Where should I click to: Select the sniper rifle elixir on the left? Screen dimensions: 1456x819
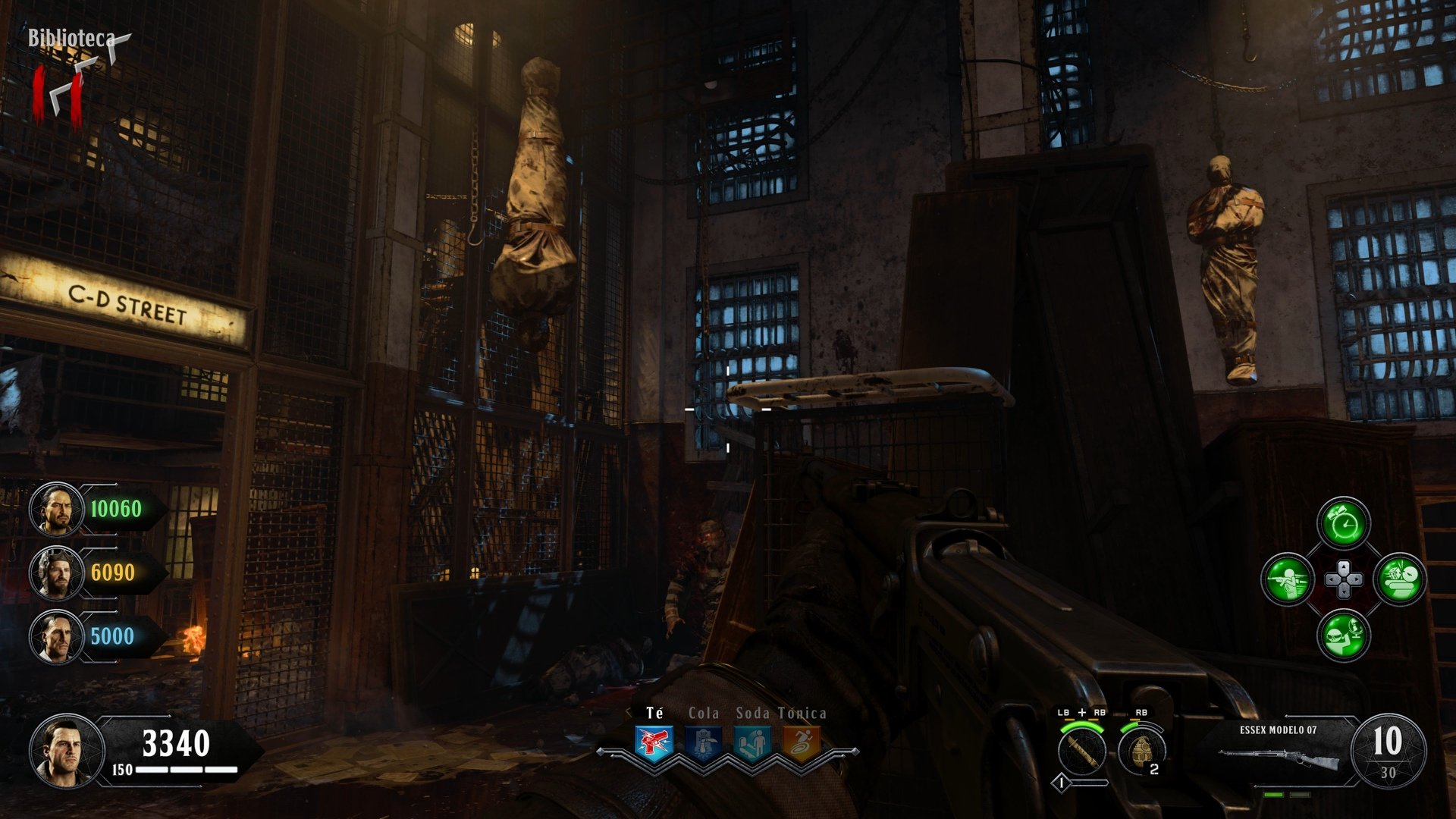(1289, 579)
